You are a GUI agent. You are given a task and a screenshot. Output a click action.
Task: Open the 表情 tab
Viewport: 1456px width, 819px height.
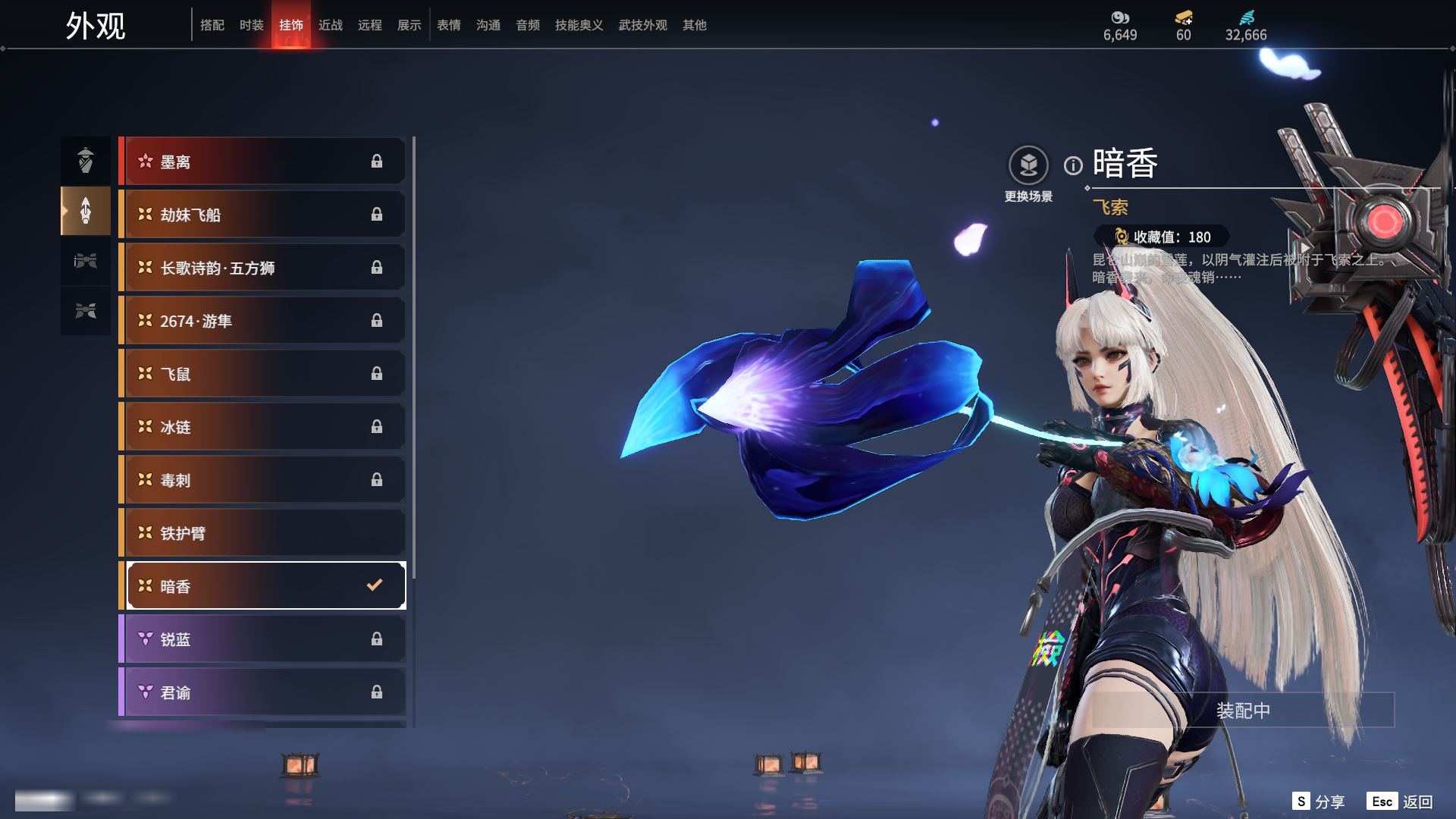pos(449,25)
